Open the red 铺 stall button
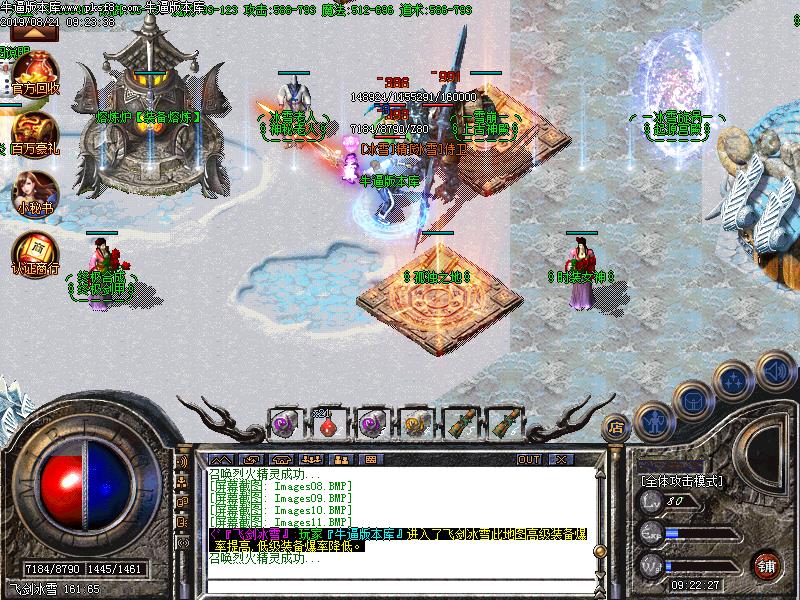This screenshot has width=800, height=600. (x=767, y=565)
